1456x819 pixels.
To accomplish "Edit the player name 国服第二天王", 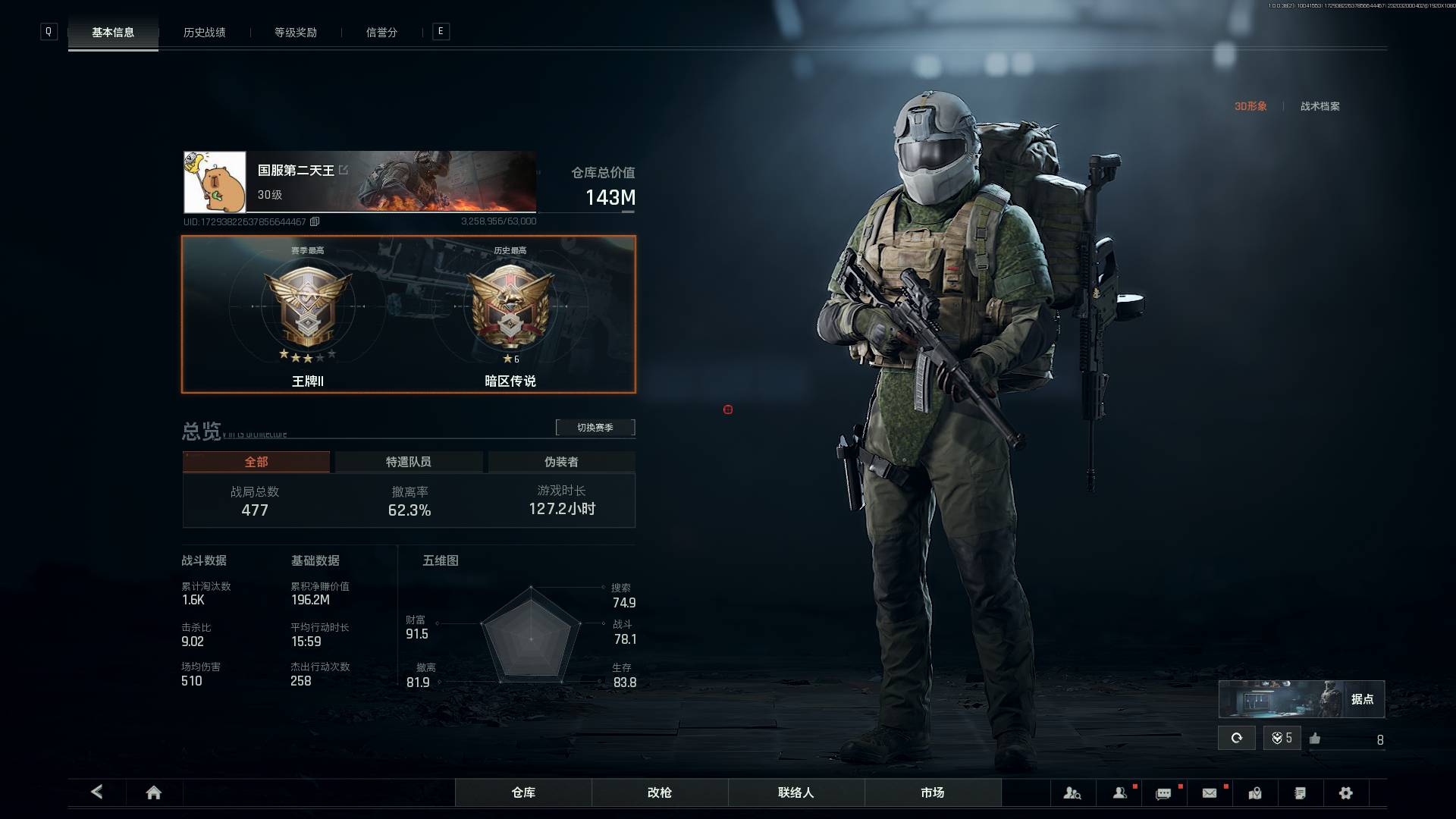I will coord(344,170).
